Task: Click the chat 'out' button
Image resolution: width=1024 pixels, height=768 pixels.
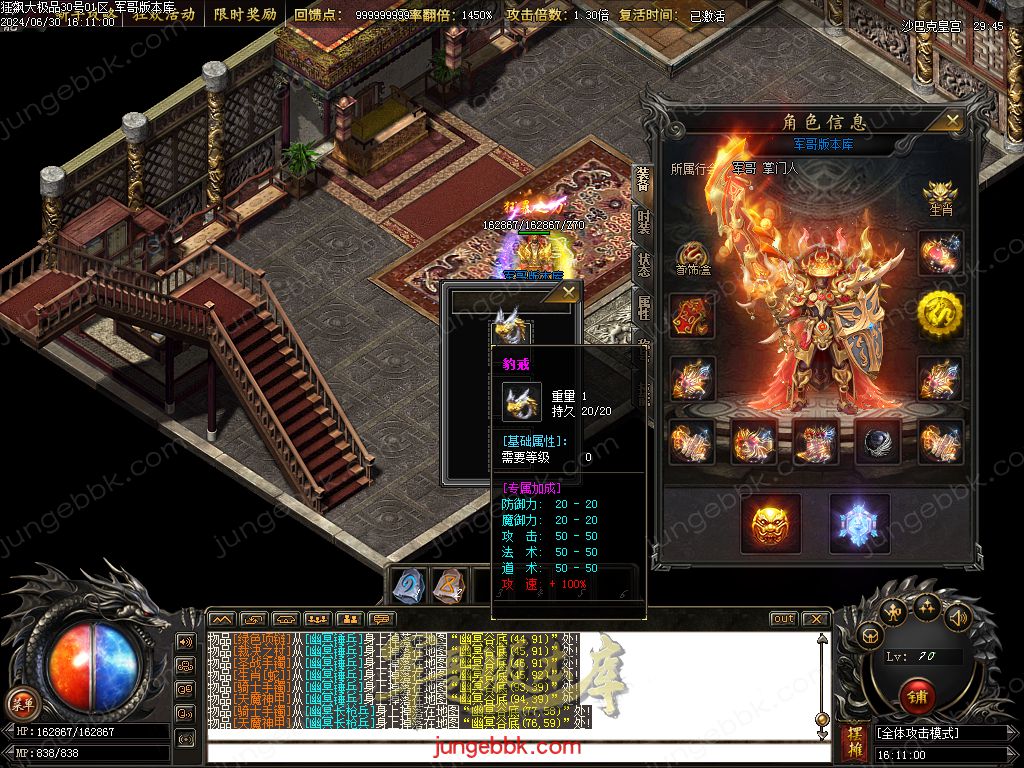Action: point(783,619)
